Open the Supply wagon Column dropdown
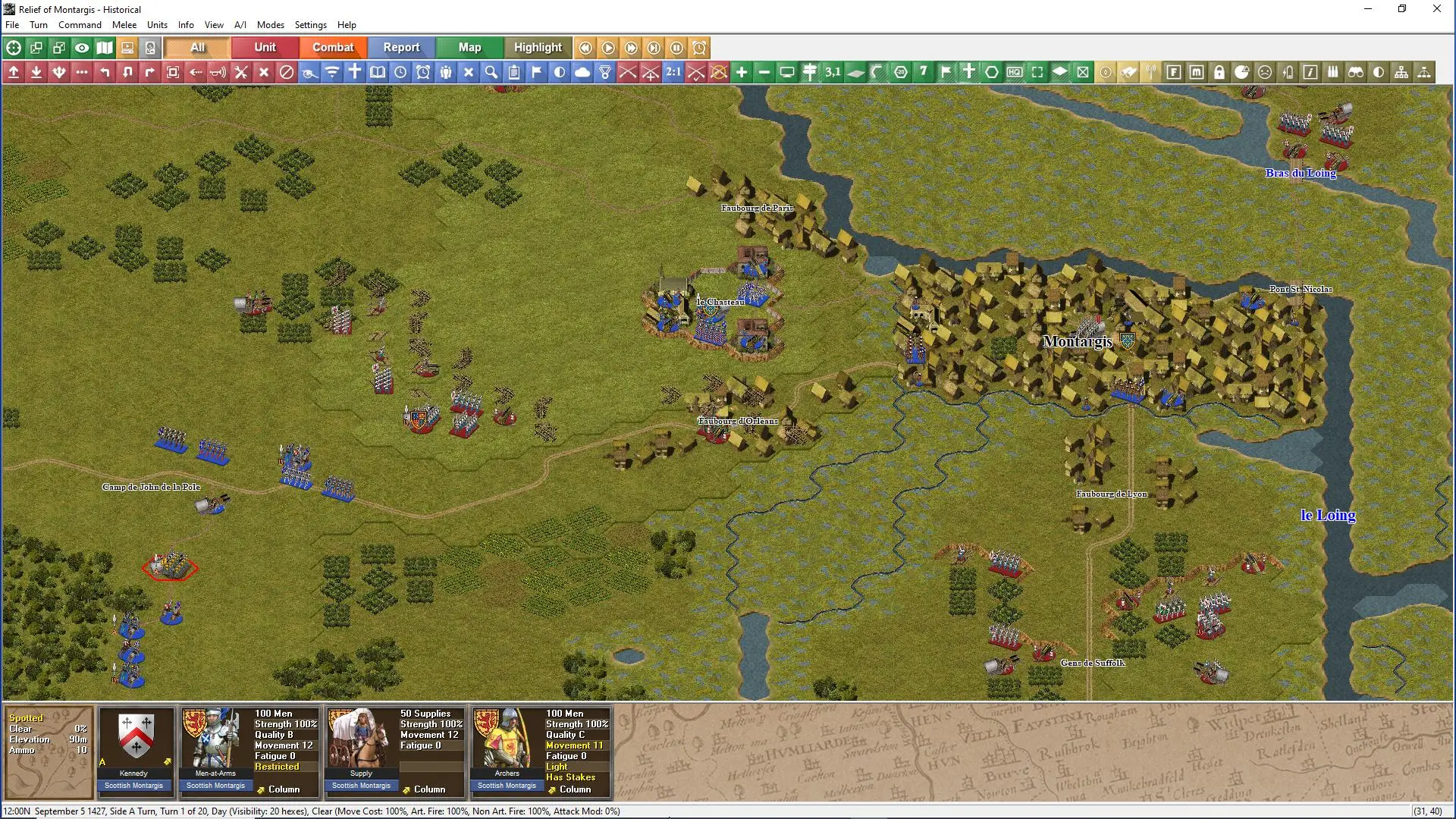The width and height of the screenshot is (1456, 819). 431,789
